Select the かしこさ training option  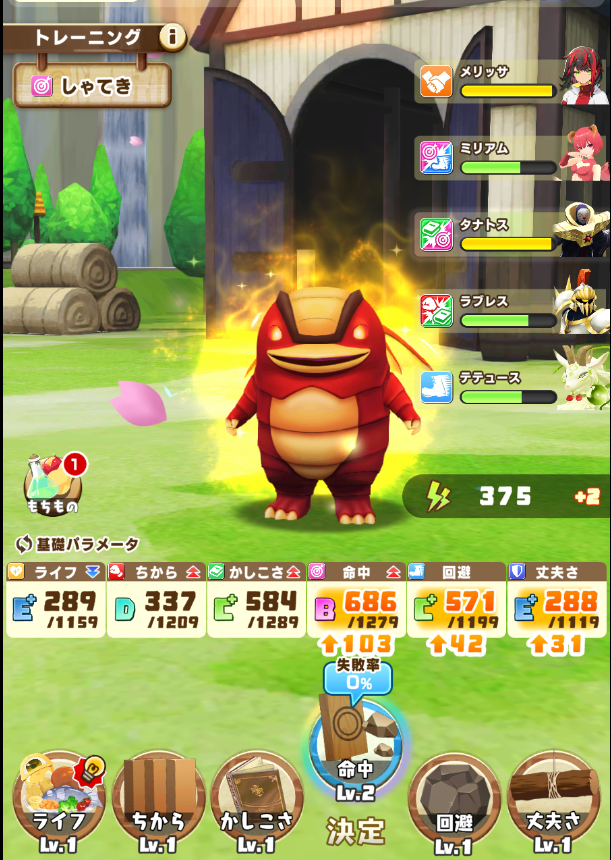[x=256, y=798]
